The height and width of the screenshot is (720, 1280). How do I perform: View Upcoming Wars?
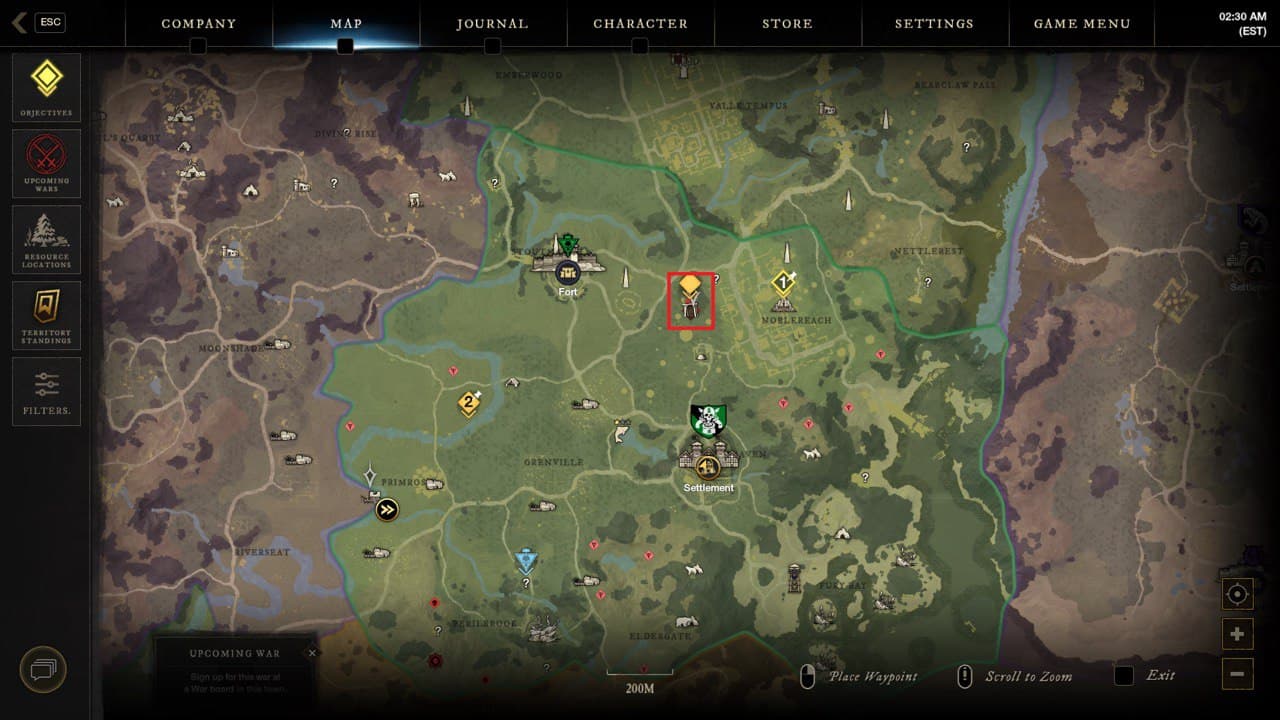point(46,163)
